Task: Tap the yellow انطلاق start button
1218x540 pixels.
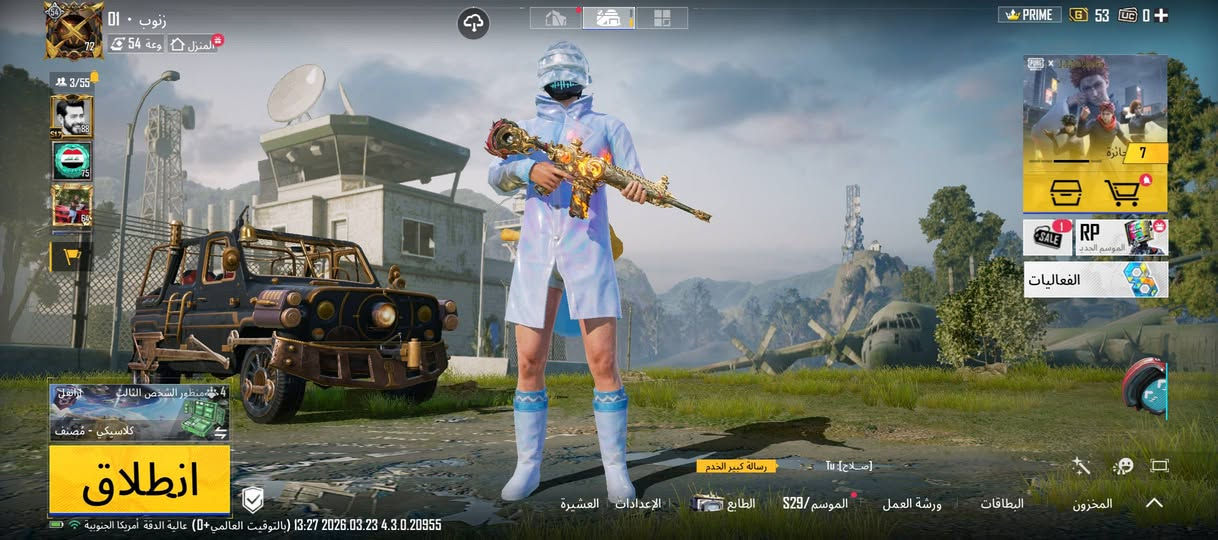Action: point(140,481)
